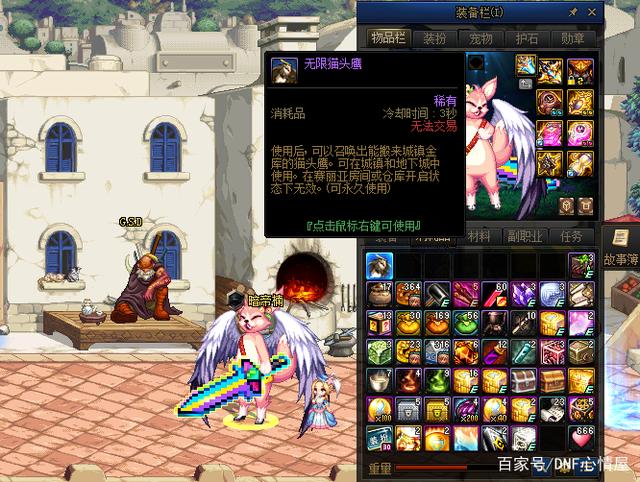The height and width of the screenshot is (482, 640).
Task: Open the 护石 talisman tab
Action: (526, 38)
